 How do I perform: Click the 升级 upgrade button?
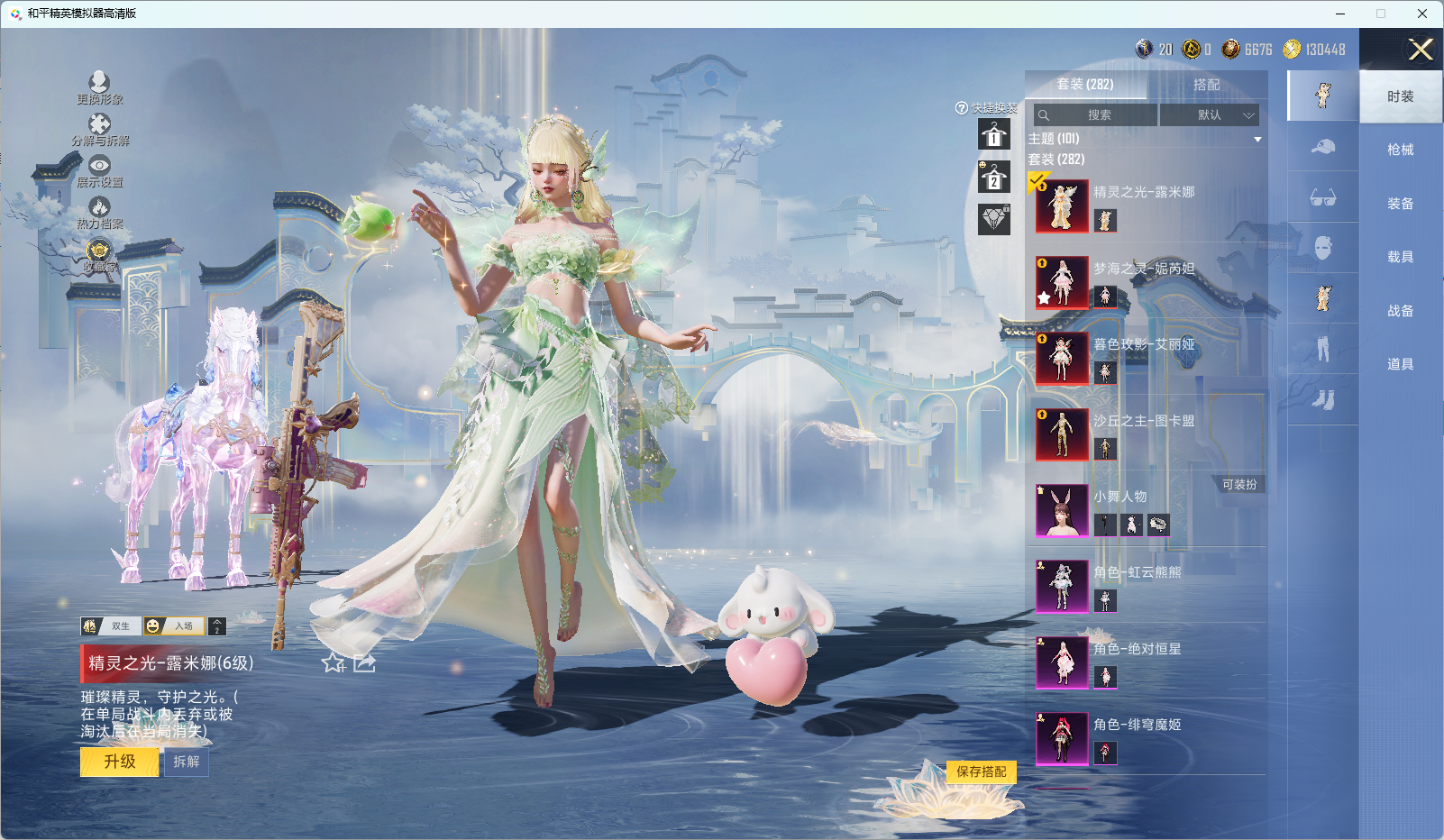[x=119, y=762]
